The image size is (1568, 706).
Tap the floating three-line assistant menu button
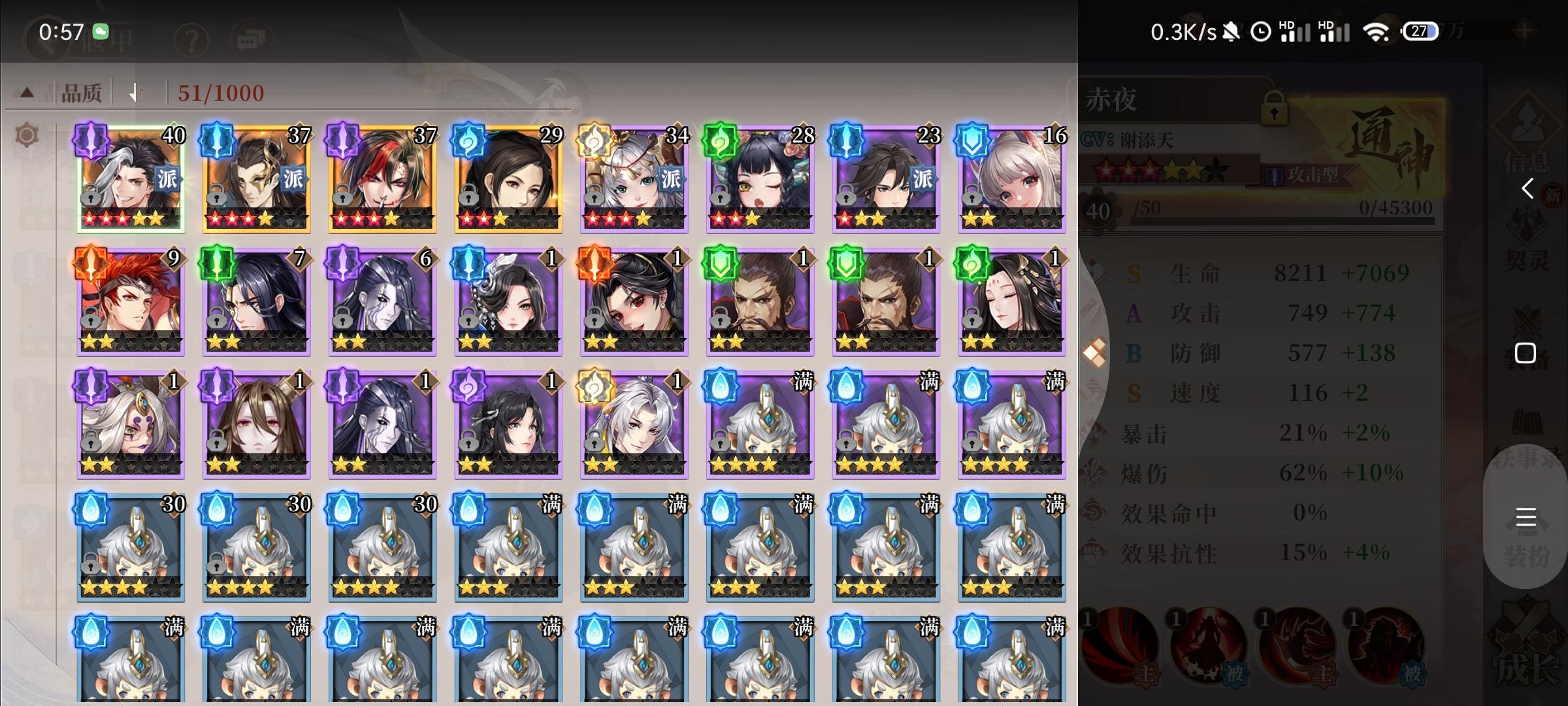coord(1527,518)
